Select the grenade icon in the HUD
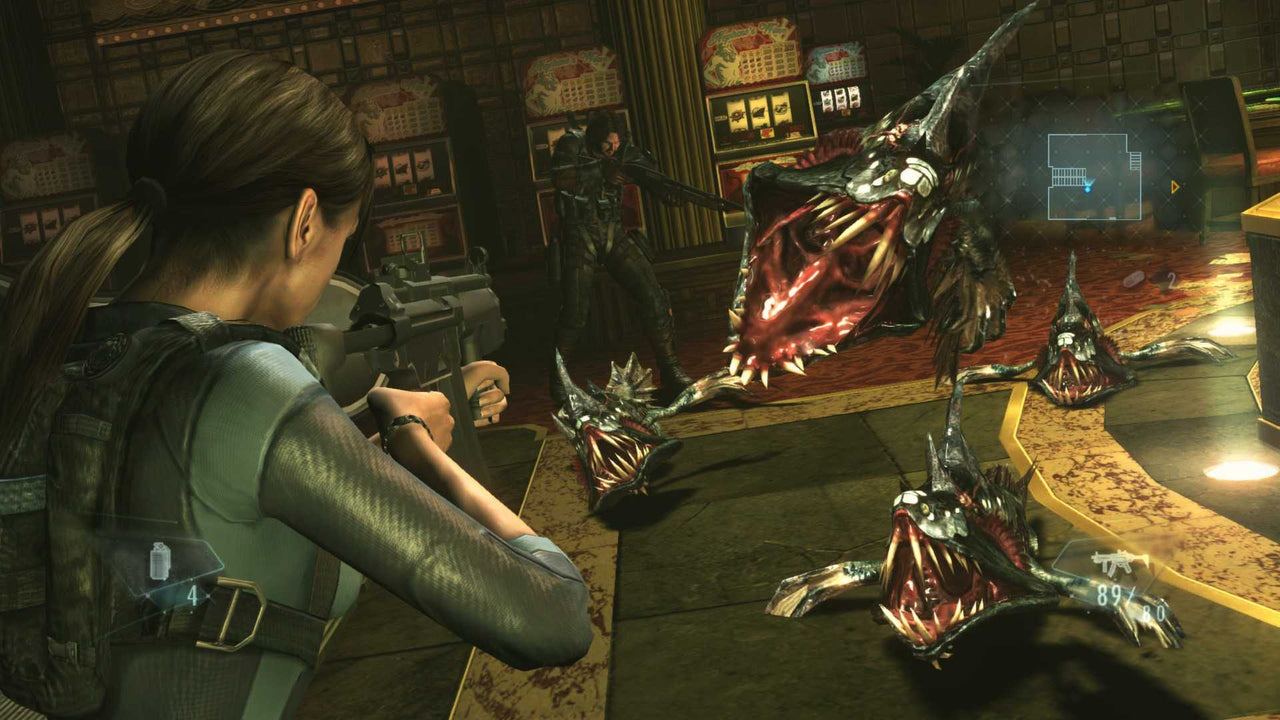1280x720 pixels. 159,561
